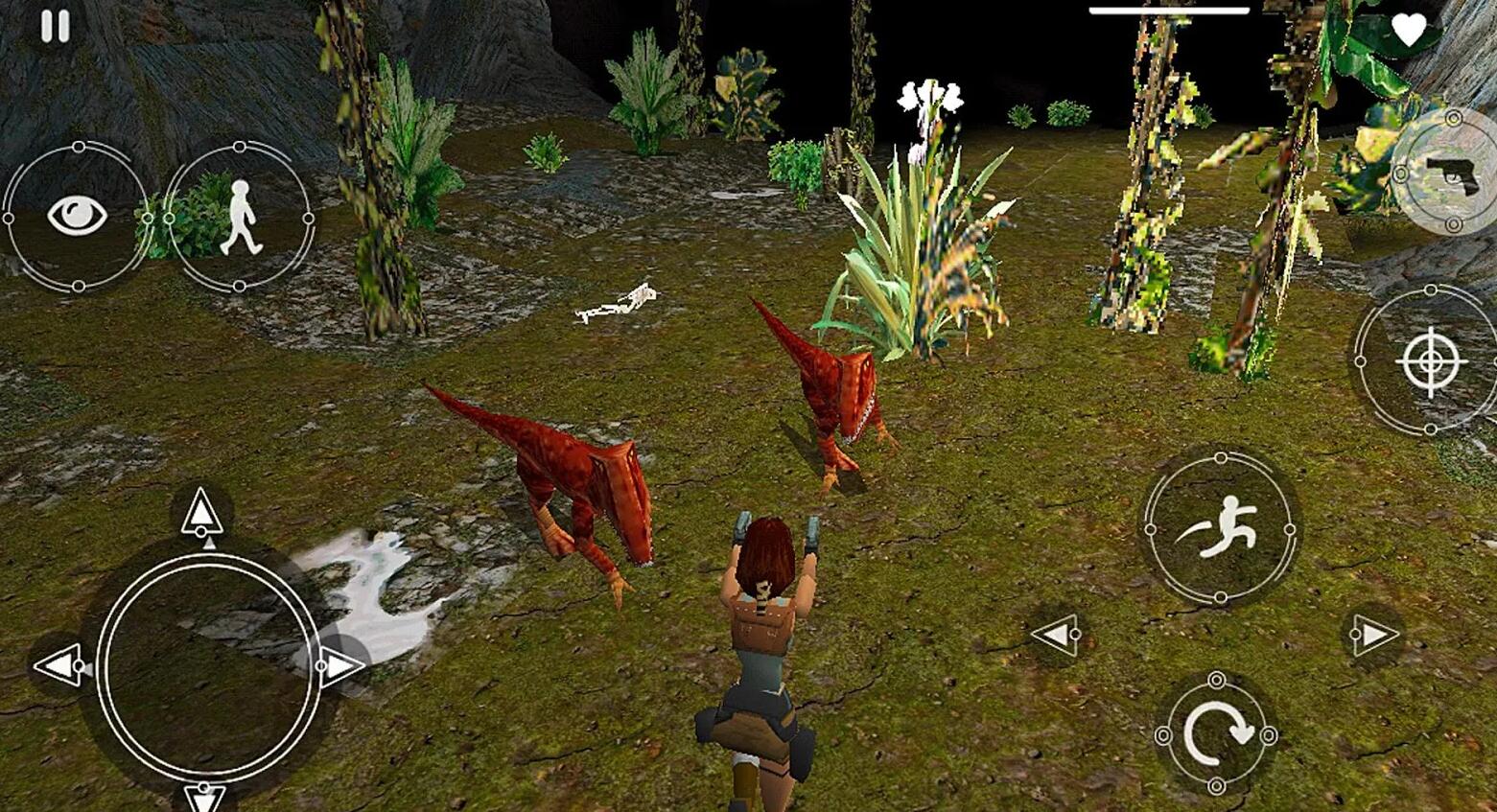
Task: Tap the right arrow on the movement joystick
Action: (x=339, y=665)
